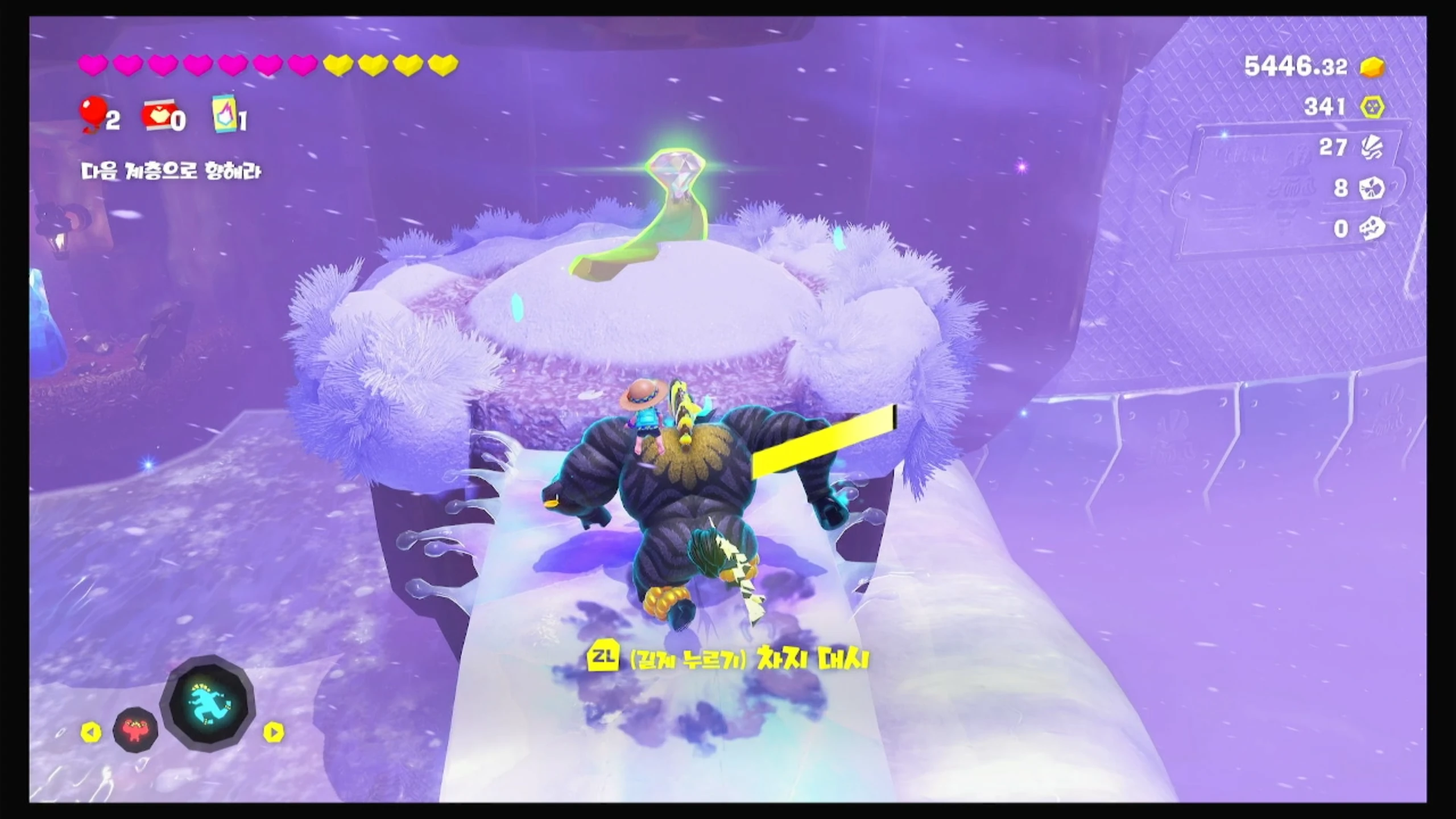Choose the crystal card item icon
1456x819 pixels.
(x=225, y=114)
